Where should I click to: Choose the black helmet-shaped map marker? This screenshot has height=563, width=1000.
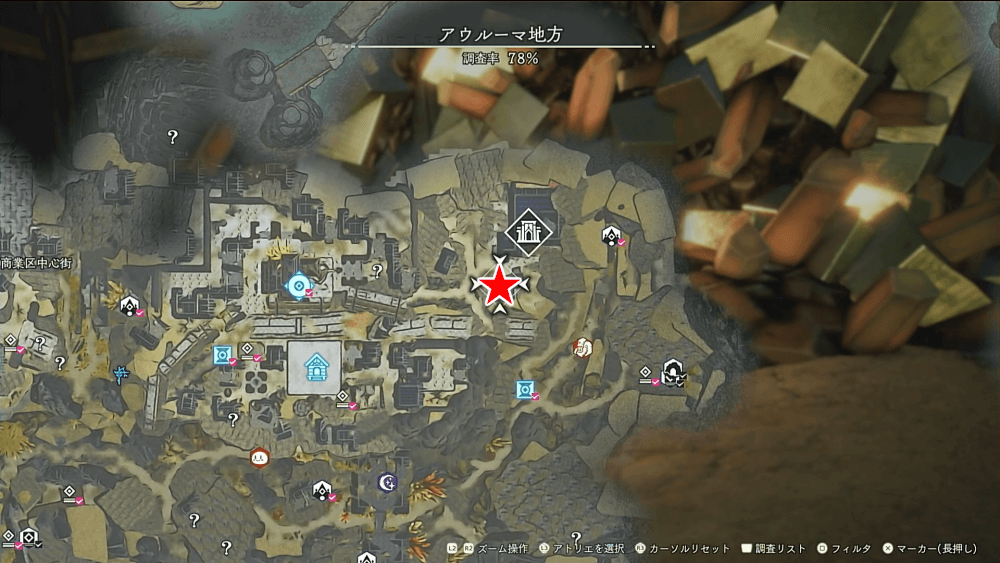674,373
